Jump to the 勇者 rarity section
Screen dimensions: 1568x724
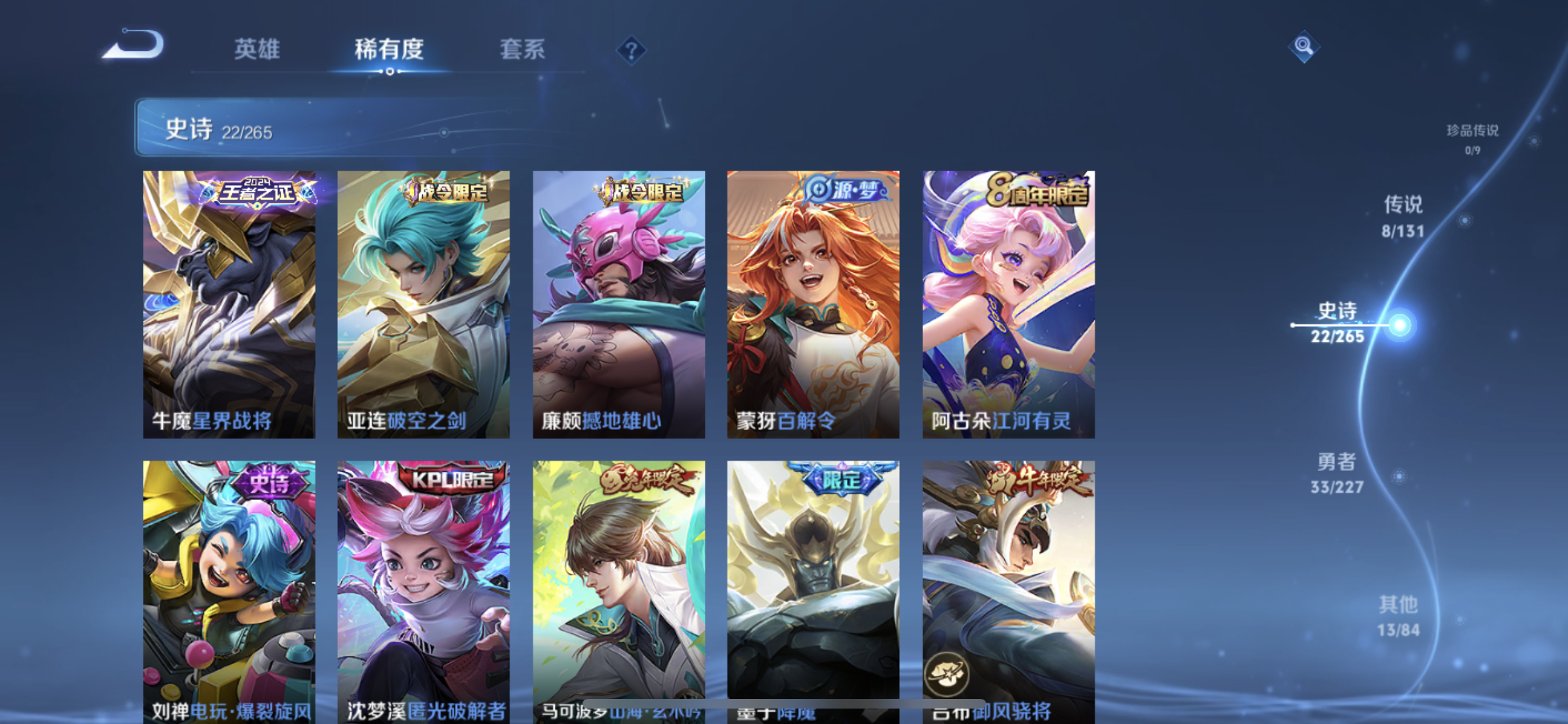click(1336, 472)
